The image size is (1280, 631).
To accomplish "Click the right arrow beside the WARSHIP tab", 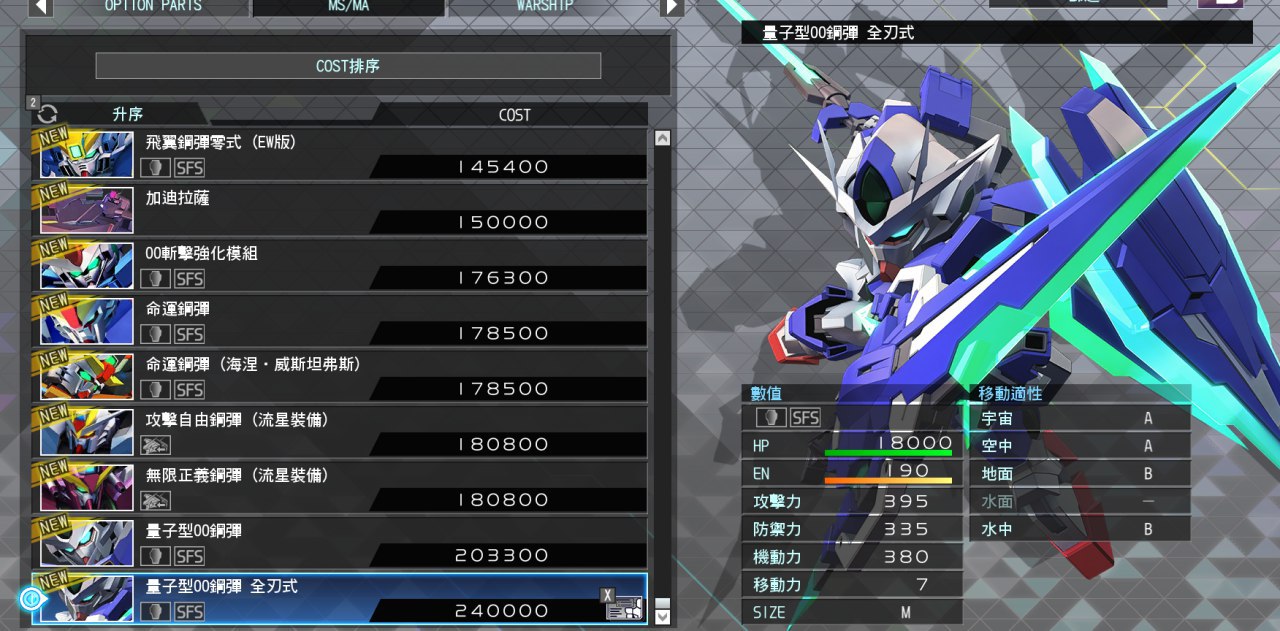I will tap(672, 6).
